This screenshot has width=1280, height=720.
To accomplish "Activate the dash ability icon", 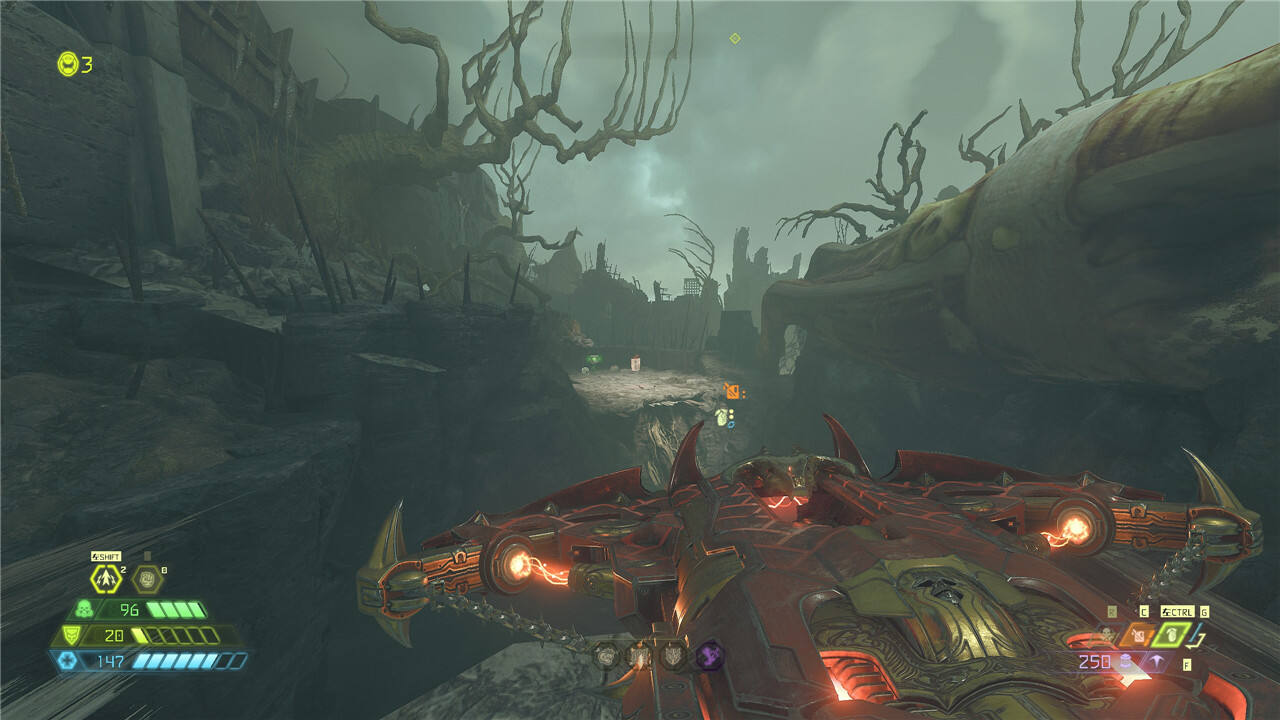I will tap(105, 578).
